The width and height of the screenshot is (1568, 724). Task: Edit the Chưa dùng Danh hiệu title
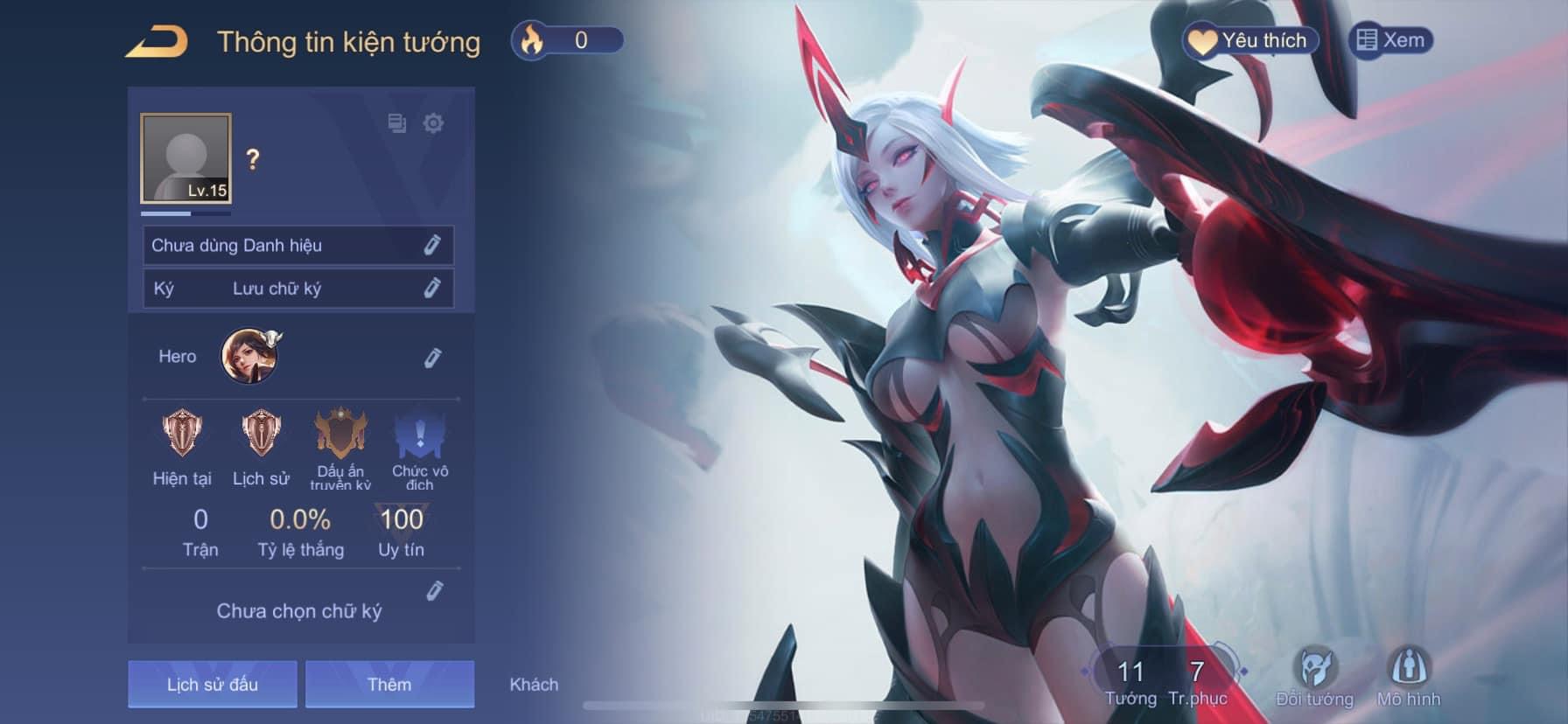click(431, 246)
